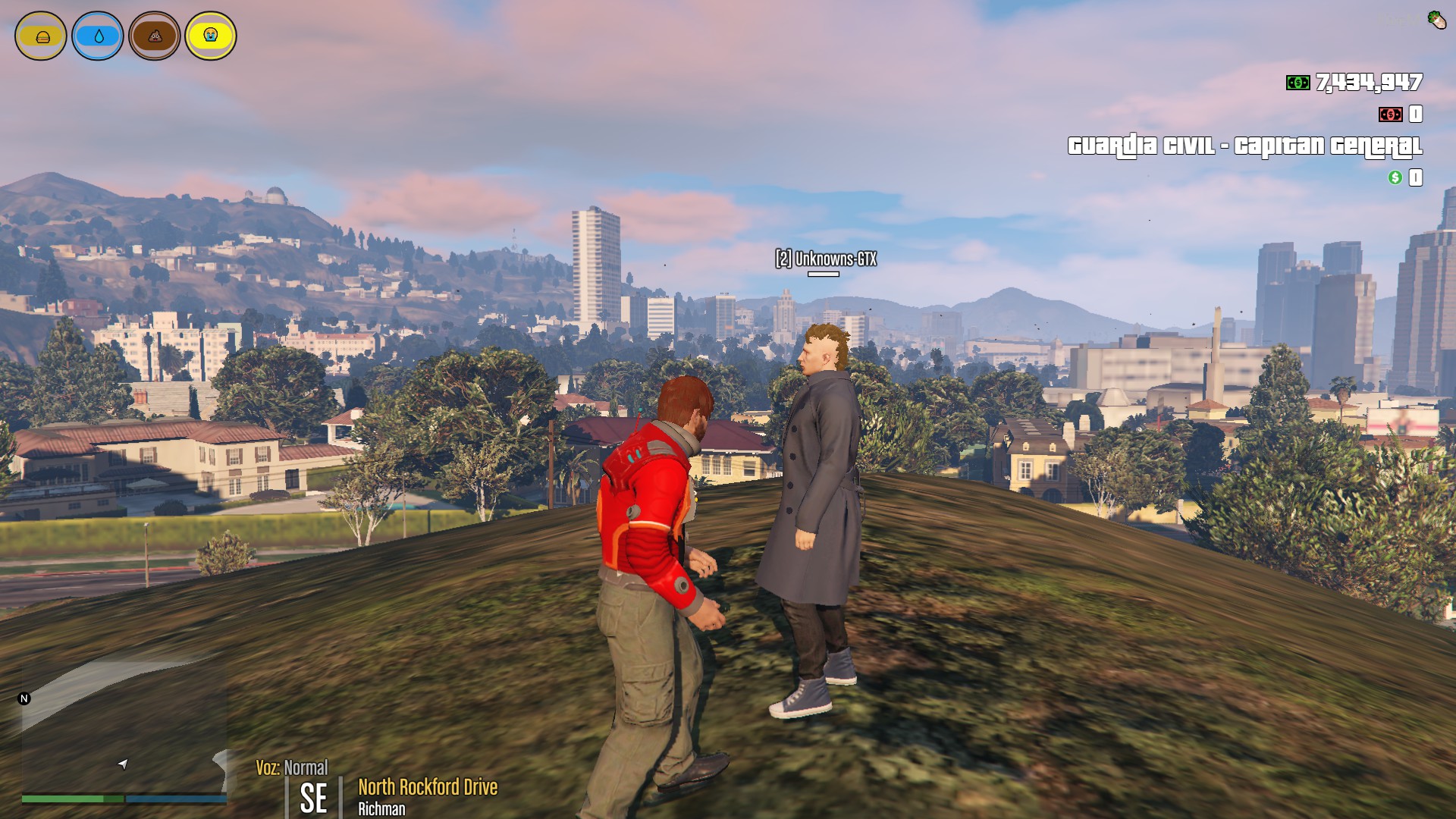Screen dimensions: 1456x819
Task: Click the red banknote black money icon
Action: click(x=1390, y=115)
